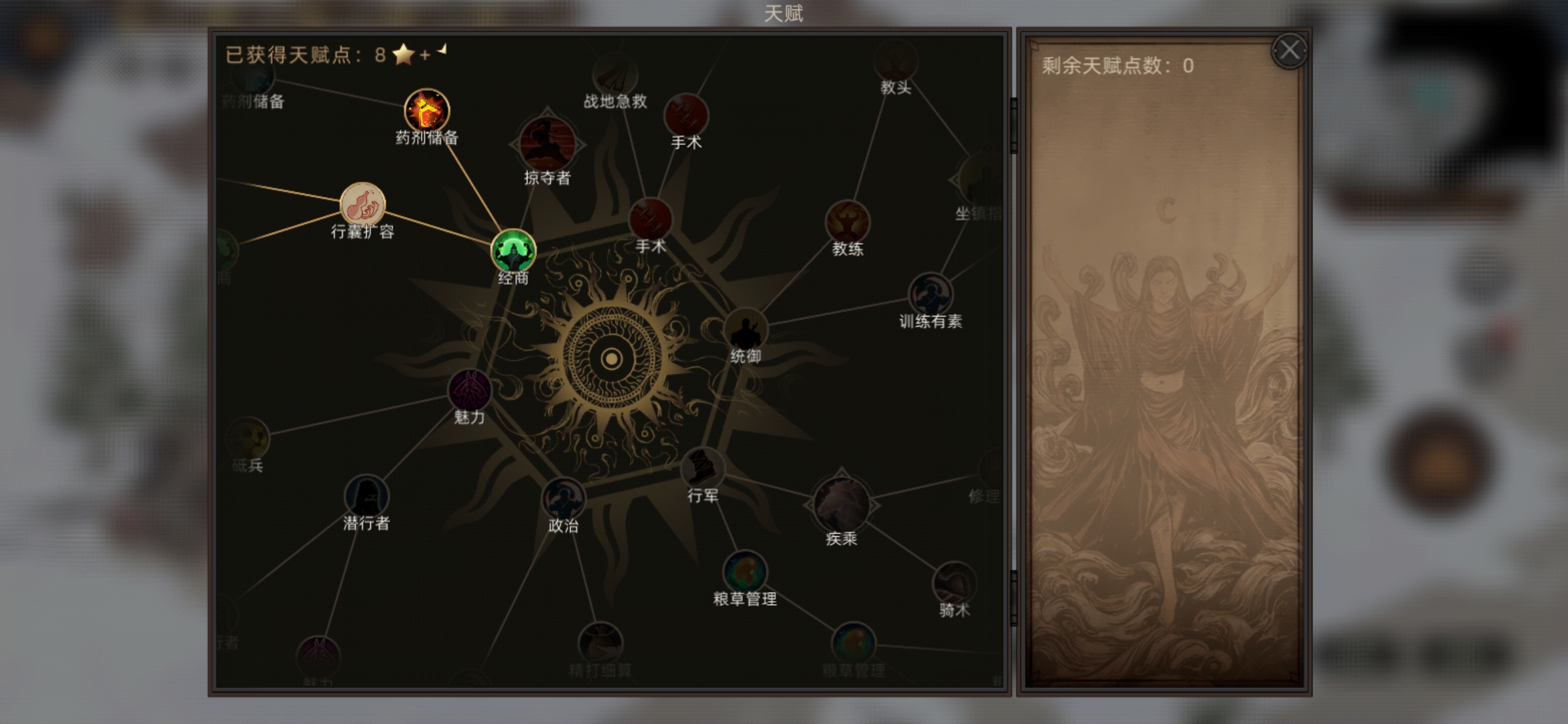Select the purple 魅力 talent node
1568x724 pixels.
pyautogui.click(x=469, y=390)
